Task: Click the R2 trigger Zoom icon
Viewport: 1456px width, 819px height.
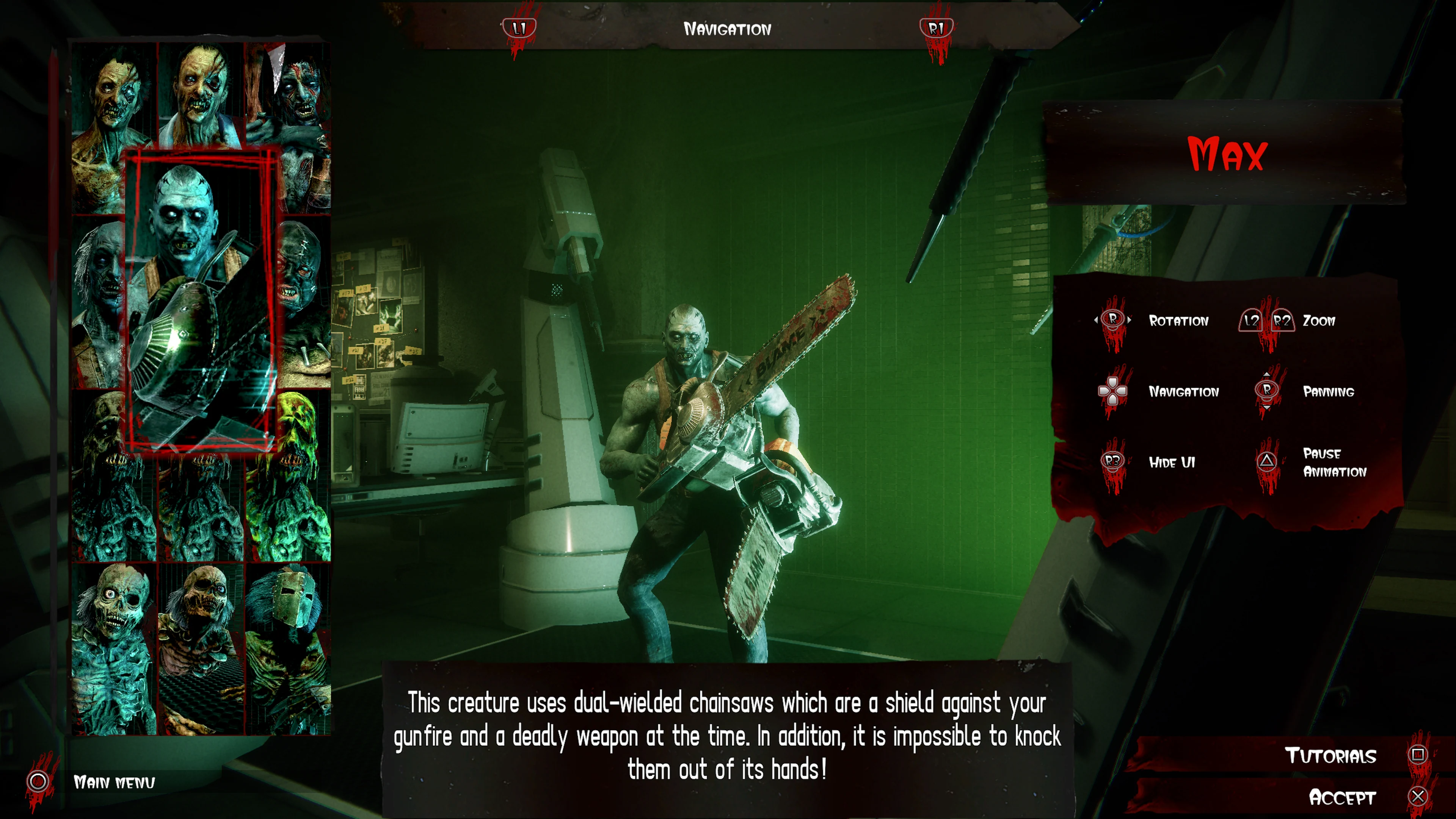Action: click(1282, 320)
